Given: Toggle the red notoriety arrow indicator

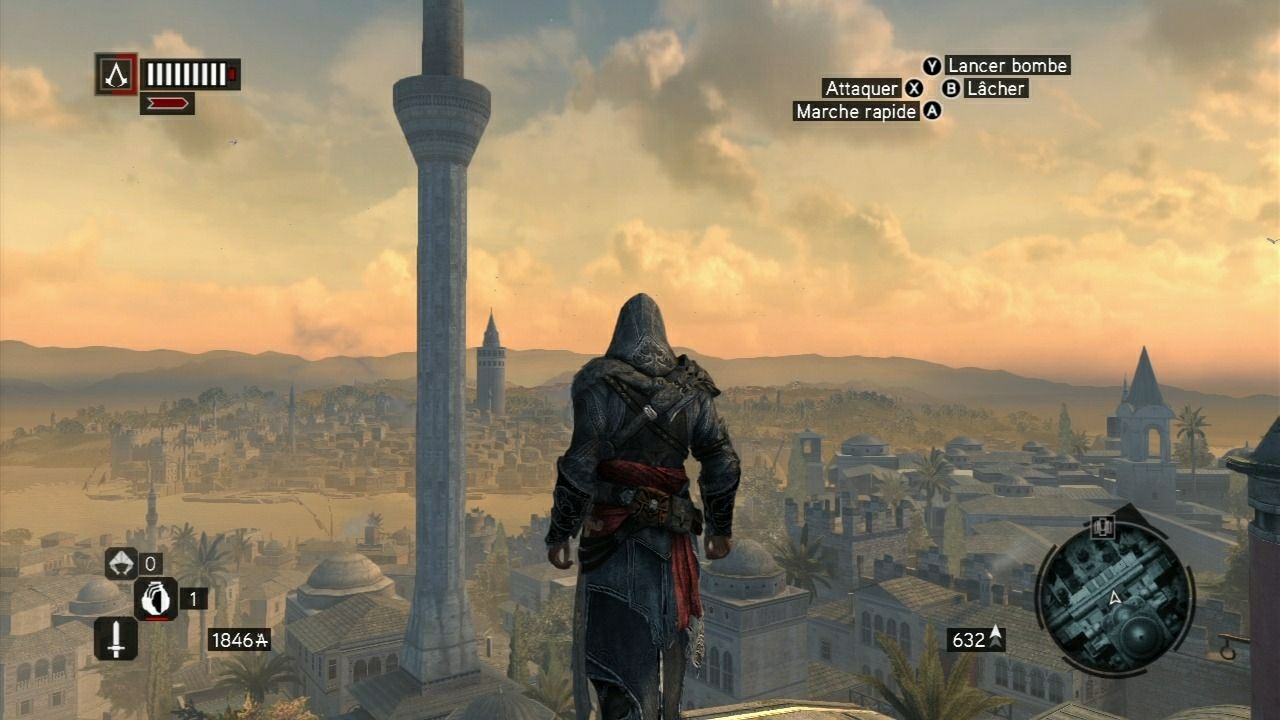Looking at the screenshot, I should [x=168, y=103].
